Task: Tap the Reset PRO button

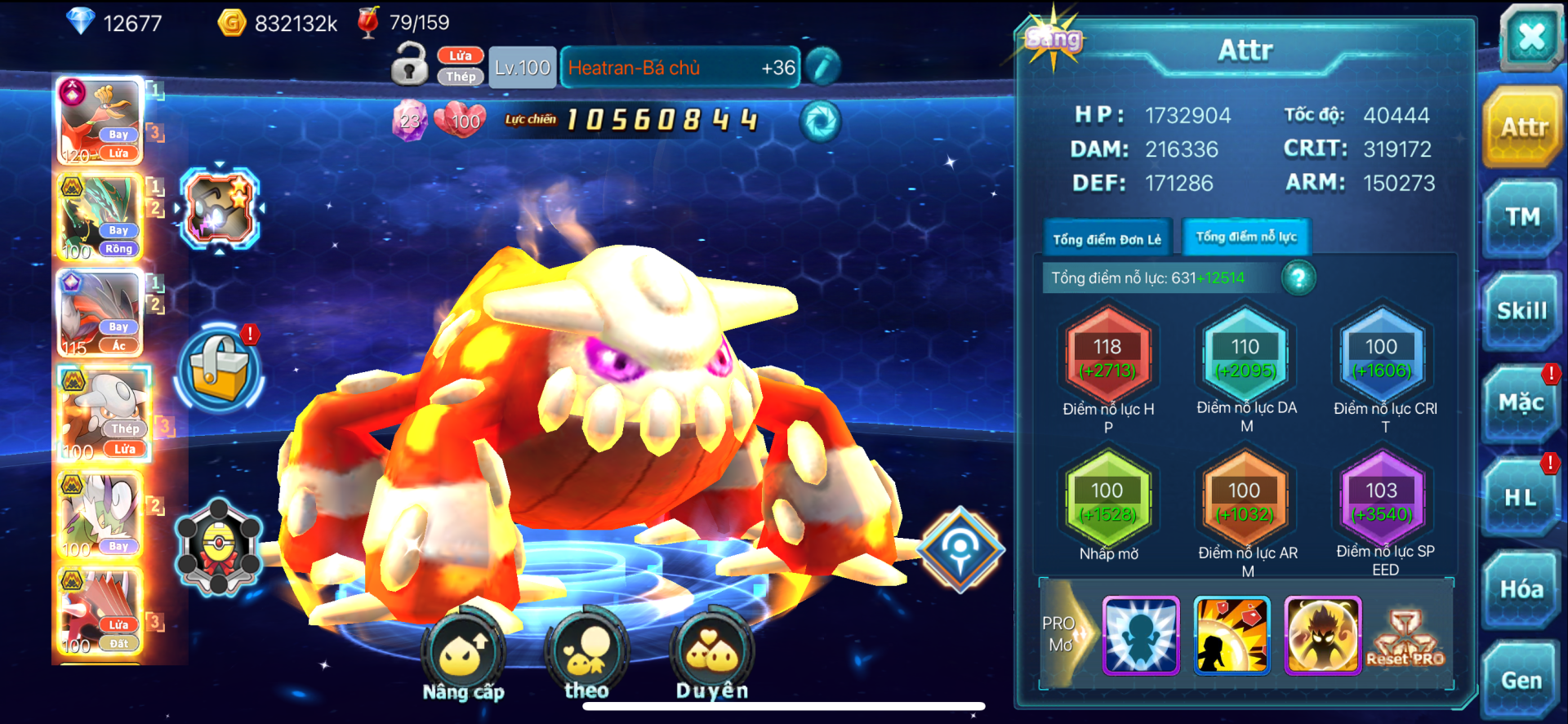Action: coord(1405,638)
